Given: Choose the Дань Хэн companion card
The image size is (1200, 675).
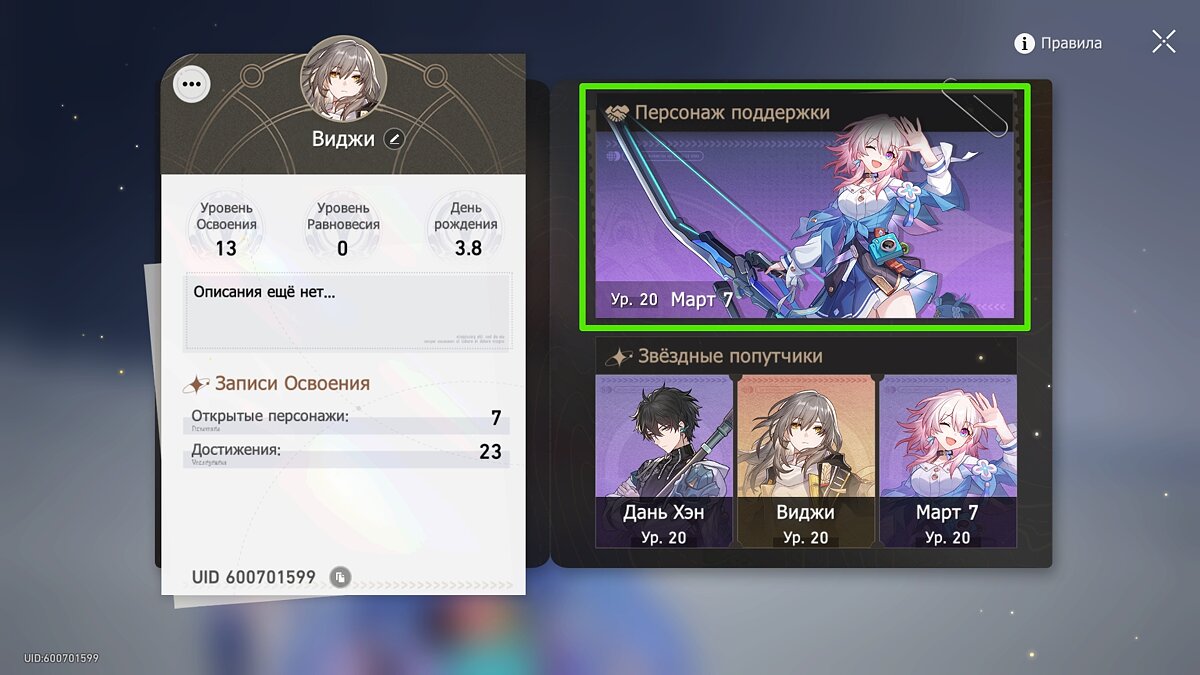Looking at the screenshot, I should (664, 461).
